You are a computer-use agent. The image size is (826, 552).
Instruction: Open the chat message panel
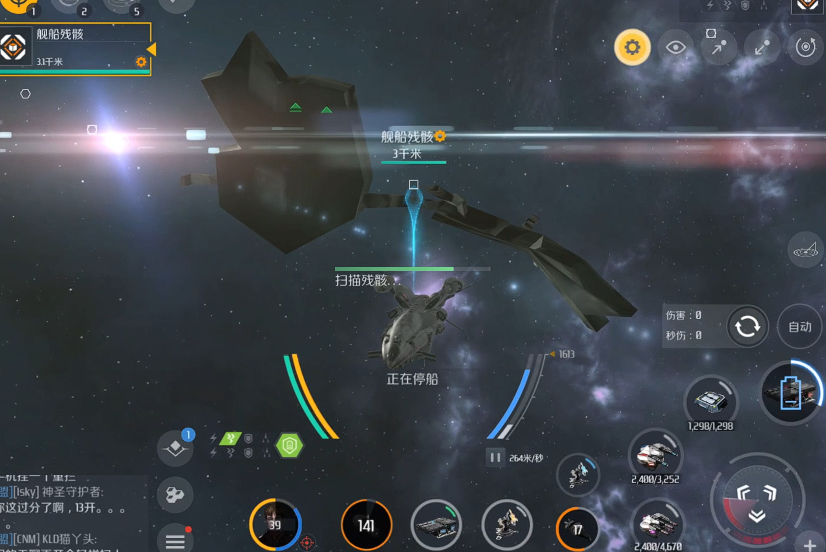pos(70,510)
